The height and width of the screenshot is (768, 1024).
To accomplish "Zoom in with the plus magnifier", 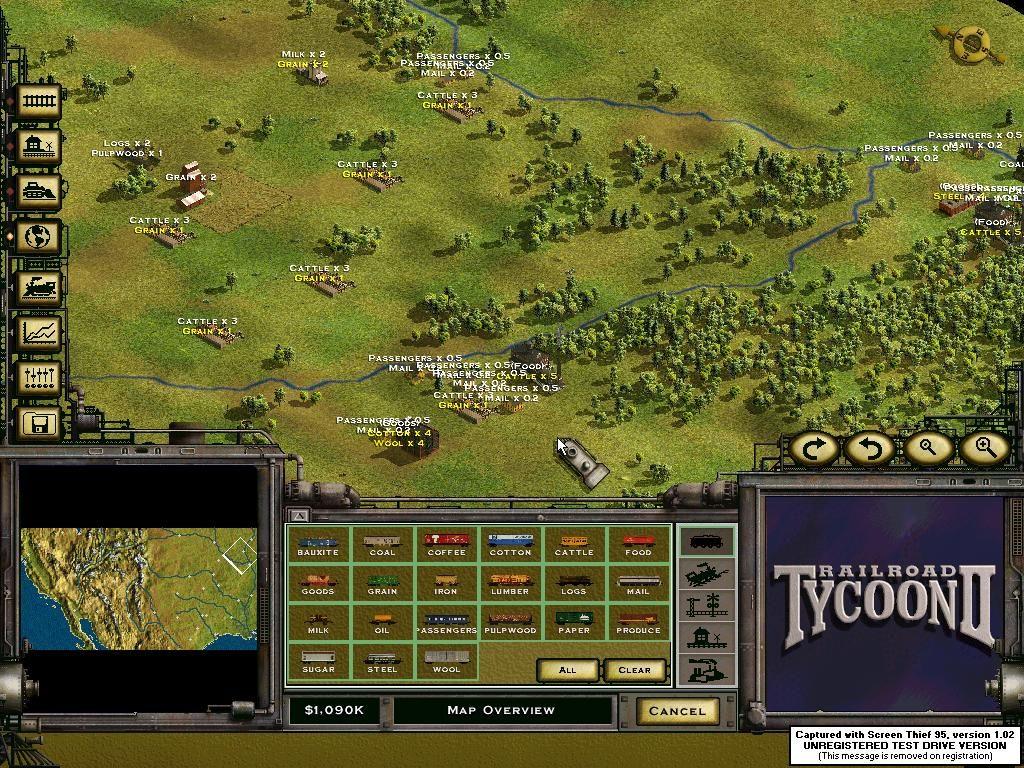I will coord(984,448).
